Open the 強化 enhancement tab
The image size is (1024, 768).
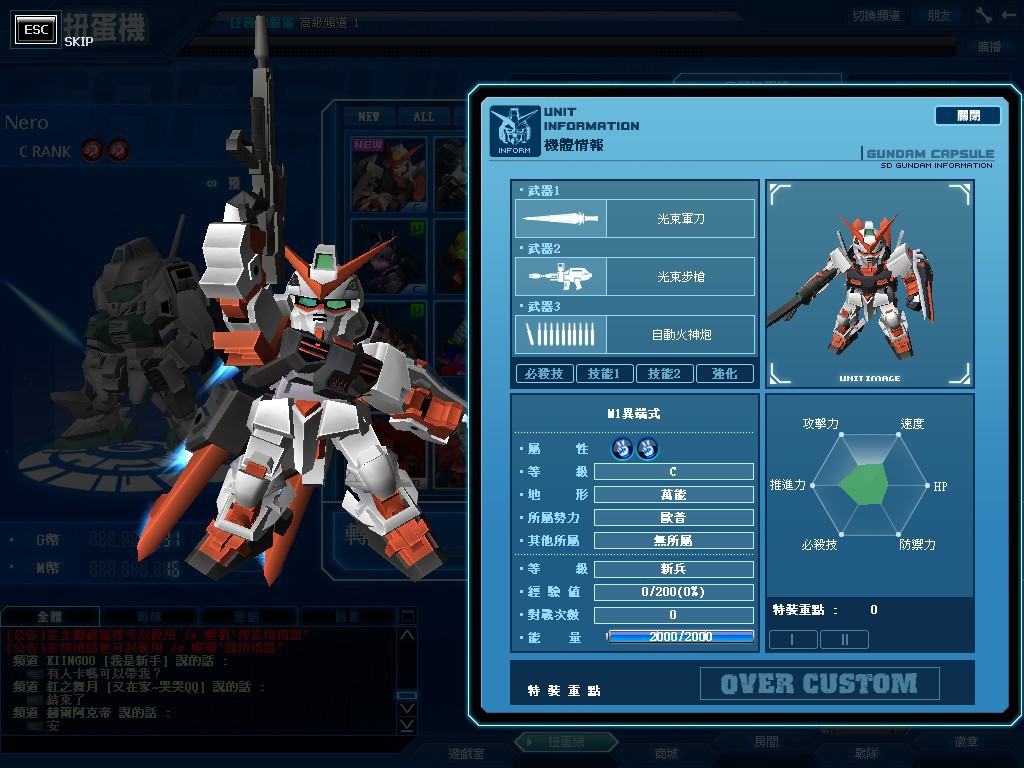pyautogui.click(x=724, y=374)
